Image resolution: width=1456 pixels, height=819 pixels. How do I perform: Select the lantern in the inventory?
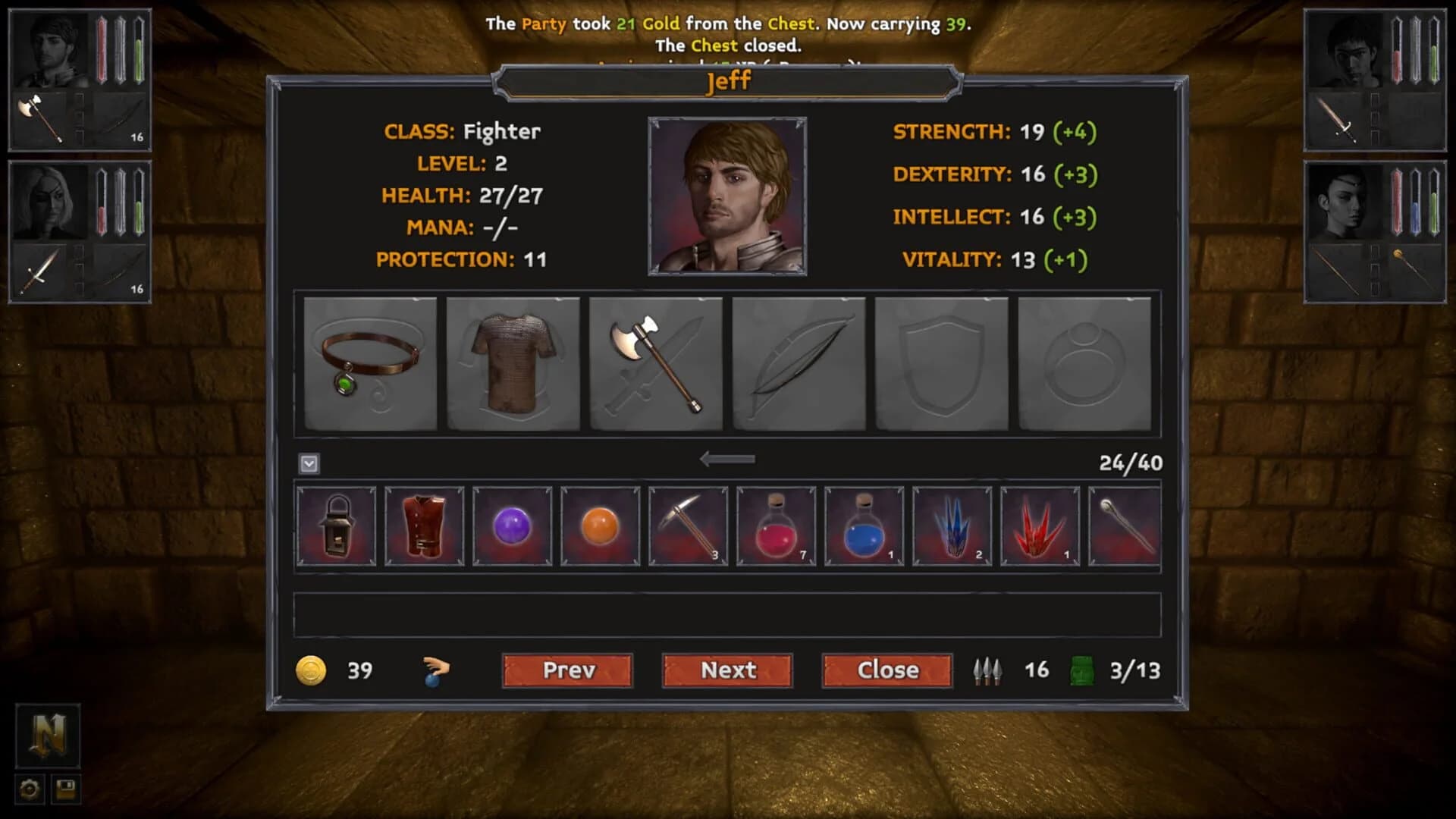point(336,525)
